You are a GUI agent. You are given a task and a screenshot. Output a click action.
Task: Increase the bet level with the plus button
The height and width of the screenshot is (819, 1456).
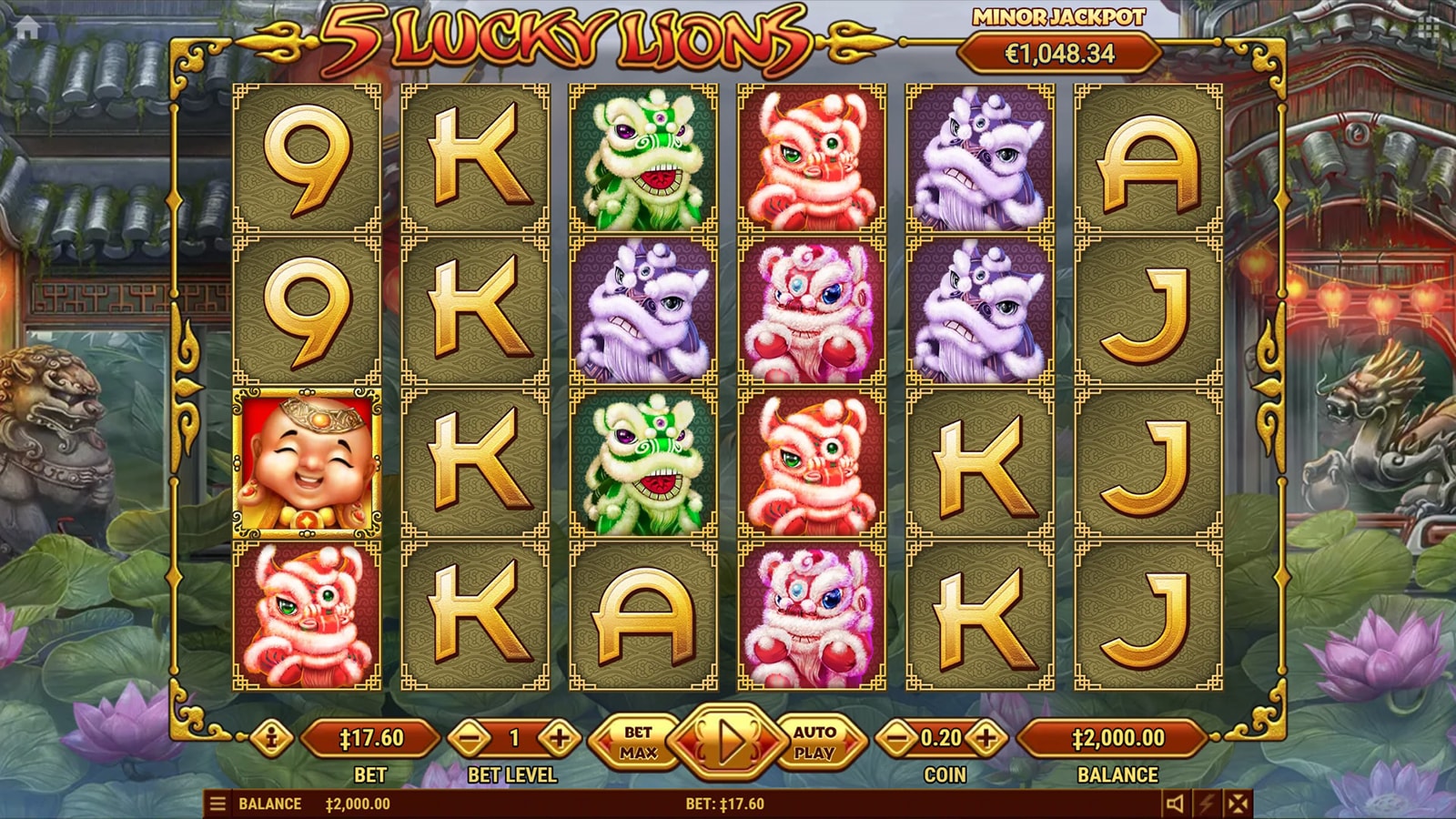point(559,738)
